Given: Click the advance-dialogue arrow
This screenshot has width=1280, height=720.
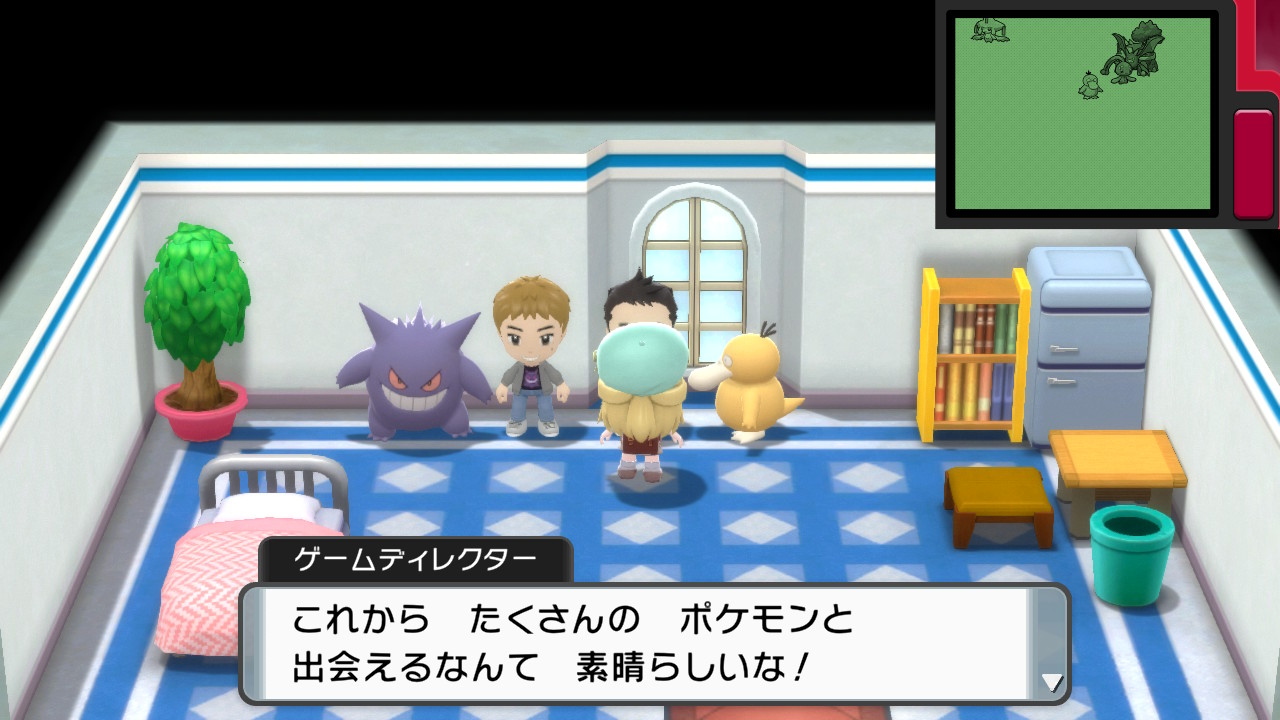Looking at the screenshot, I should pos(1051,684).
